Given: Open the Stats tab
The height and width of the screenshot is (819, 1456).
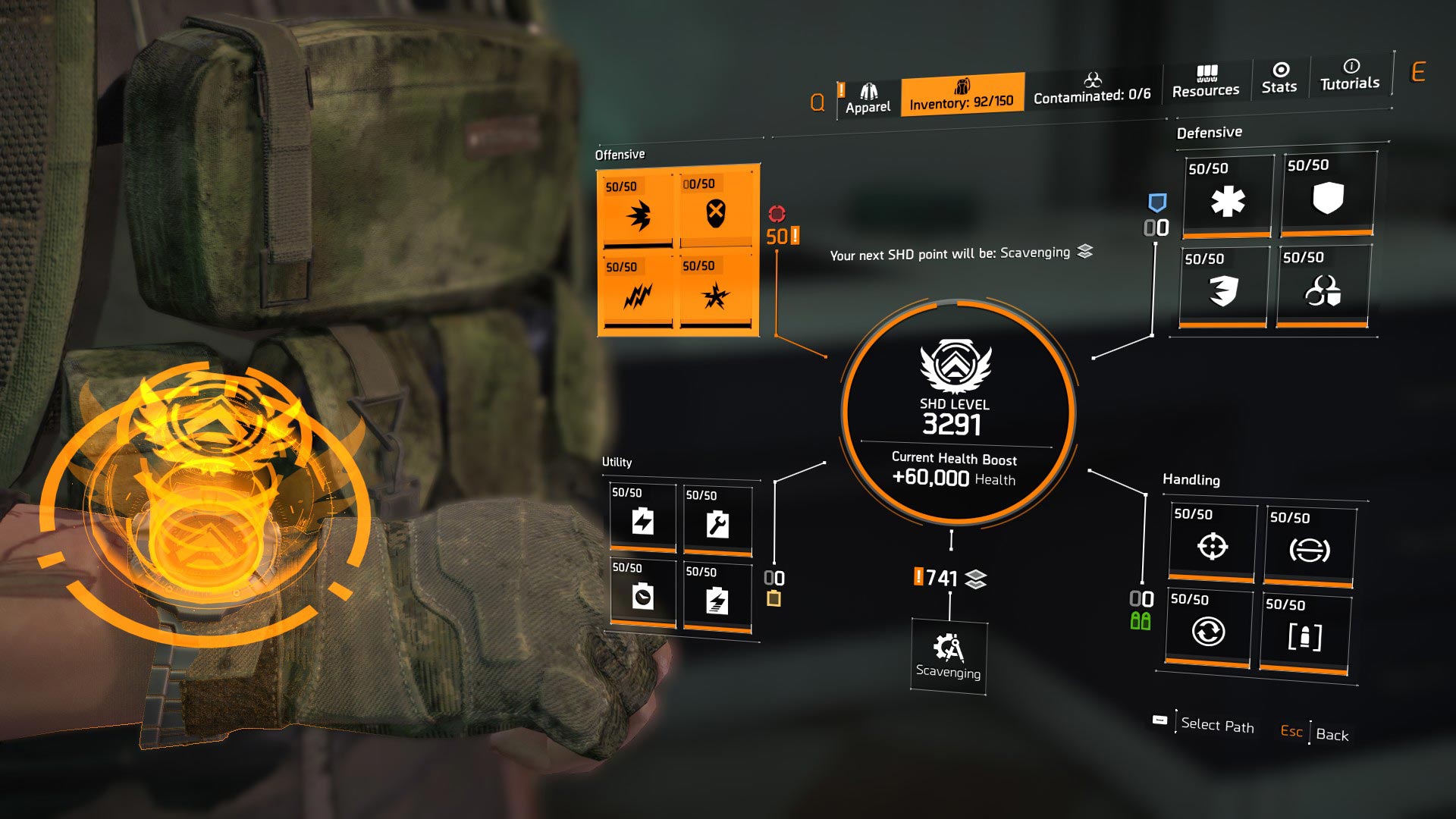Looking at the screenshot, I should click(1279, 80).
